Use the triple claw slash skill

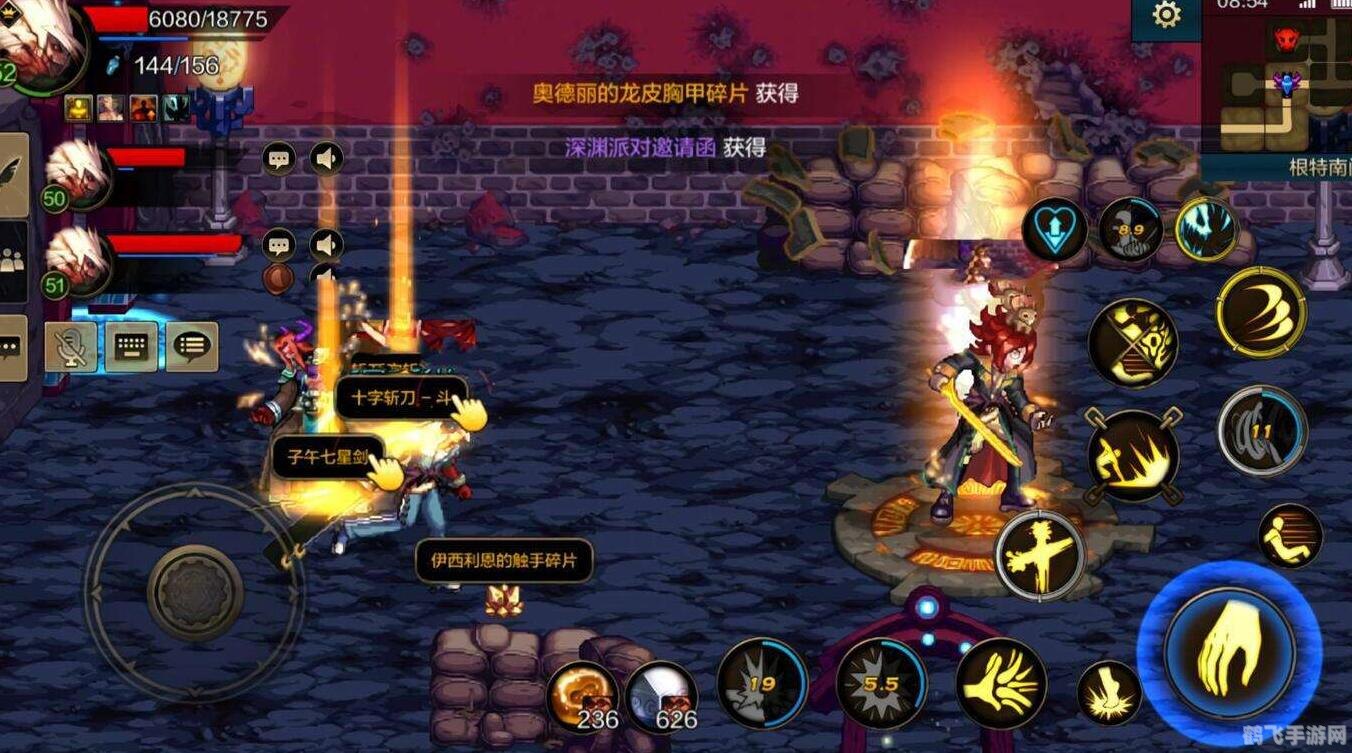pyautogui.click(x=1261, y=311)
